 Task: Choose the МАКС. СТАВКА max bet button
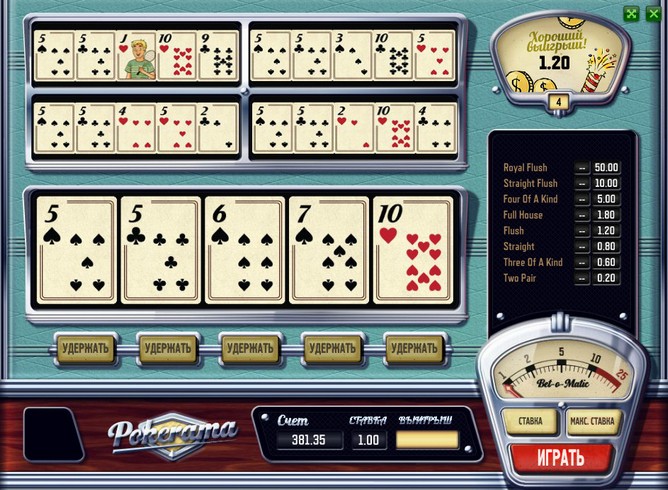[596, 421]
